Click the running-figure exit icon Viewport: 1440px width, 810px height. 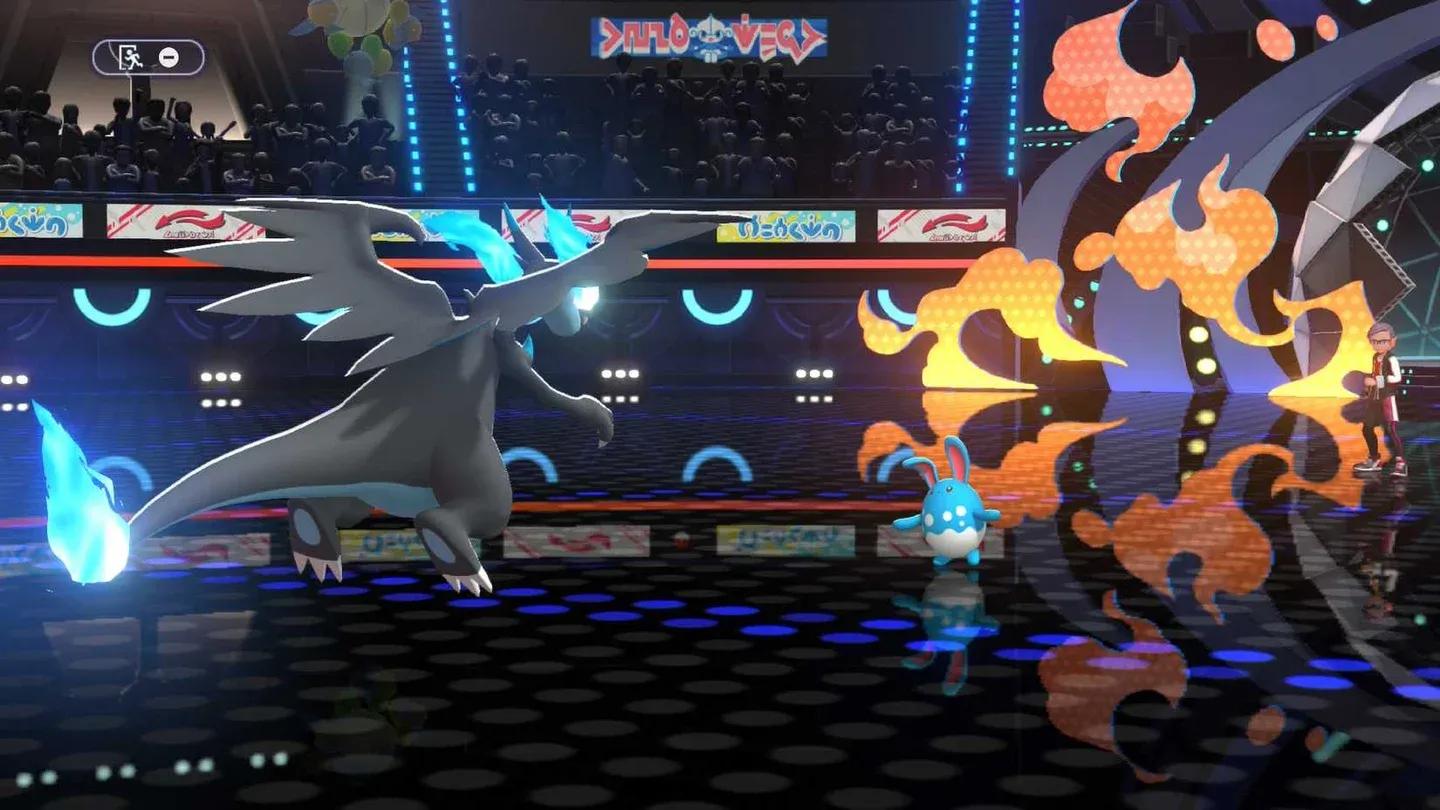(x=131, y=58)
